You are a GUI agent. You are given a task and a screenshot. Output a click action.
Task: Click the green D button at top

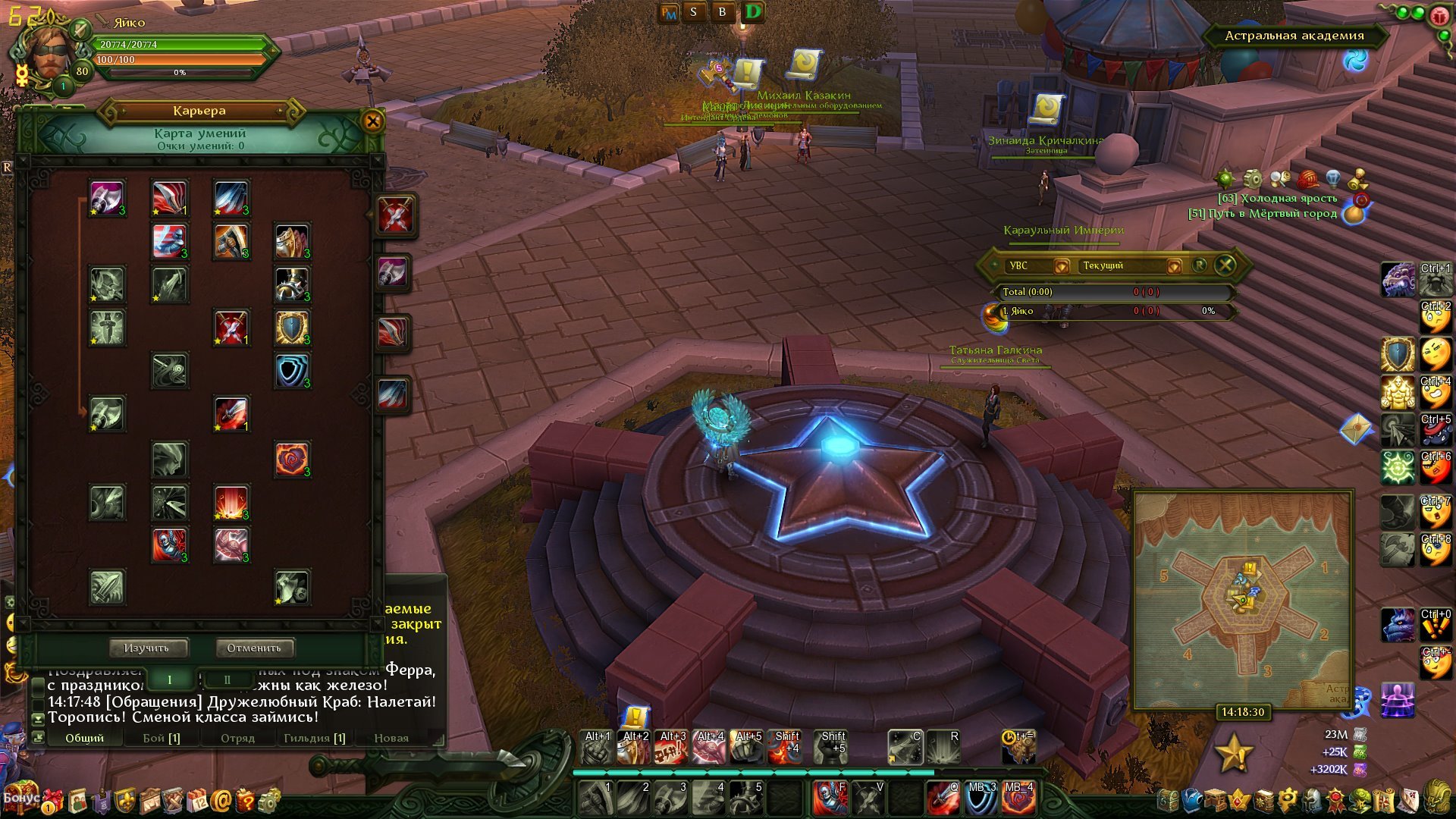point(752,12)
